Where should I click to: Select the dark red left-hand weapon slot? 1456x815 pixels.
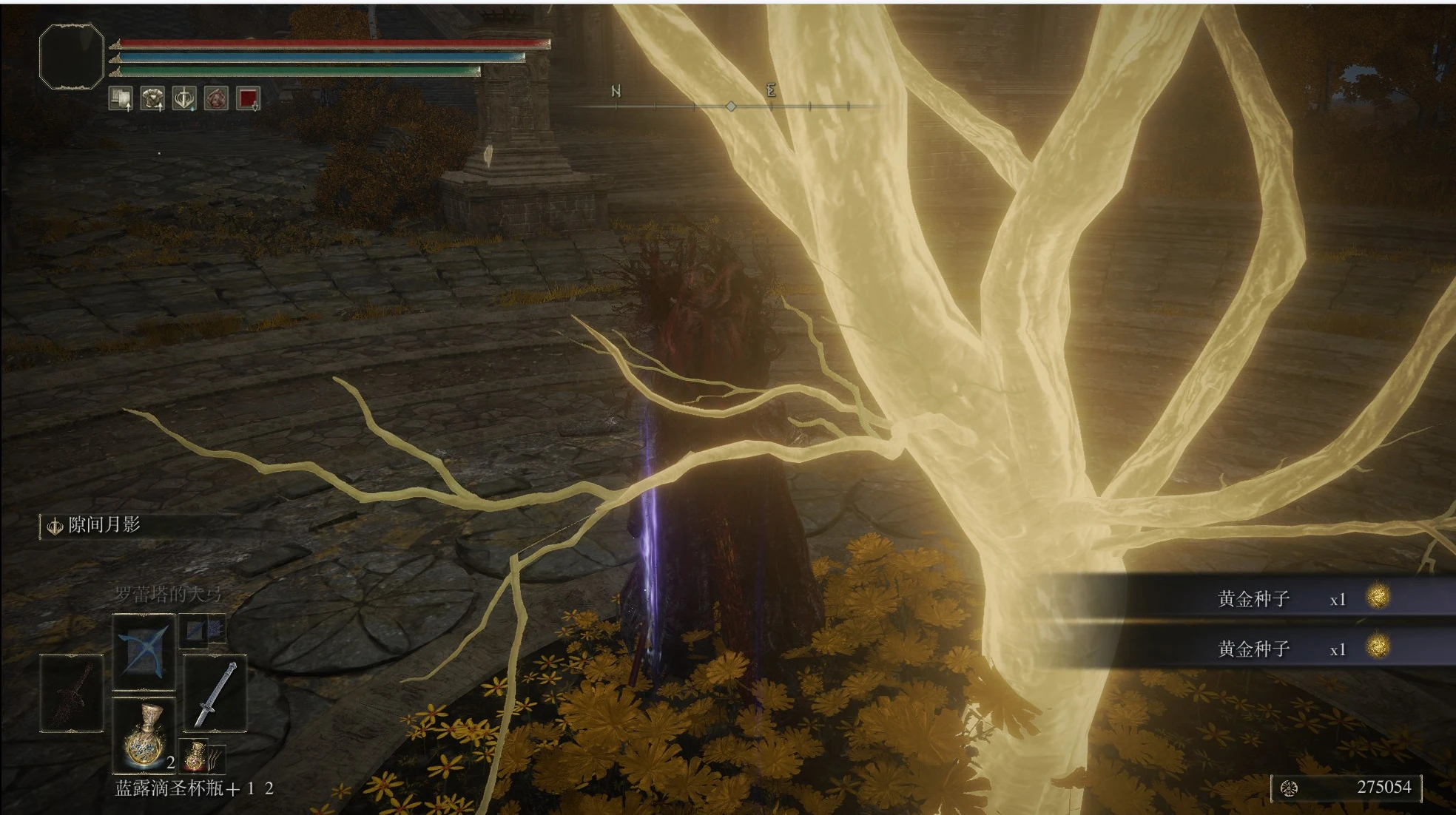click(x=72, y=694)
